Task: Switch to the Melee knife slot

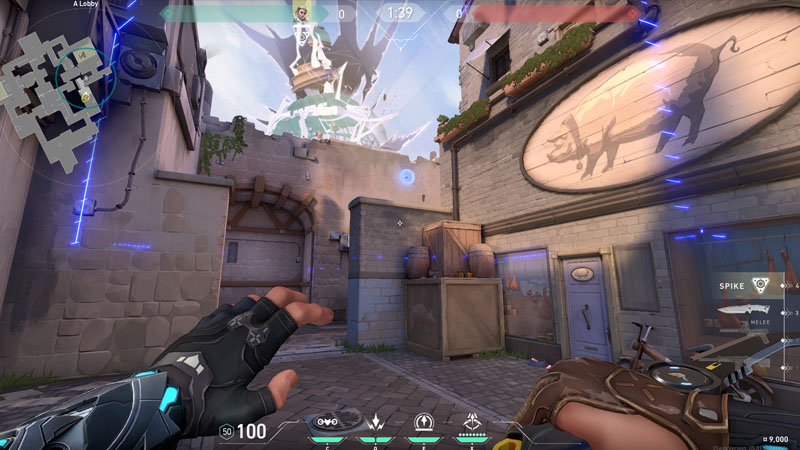Action: pos(748,313)
